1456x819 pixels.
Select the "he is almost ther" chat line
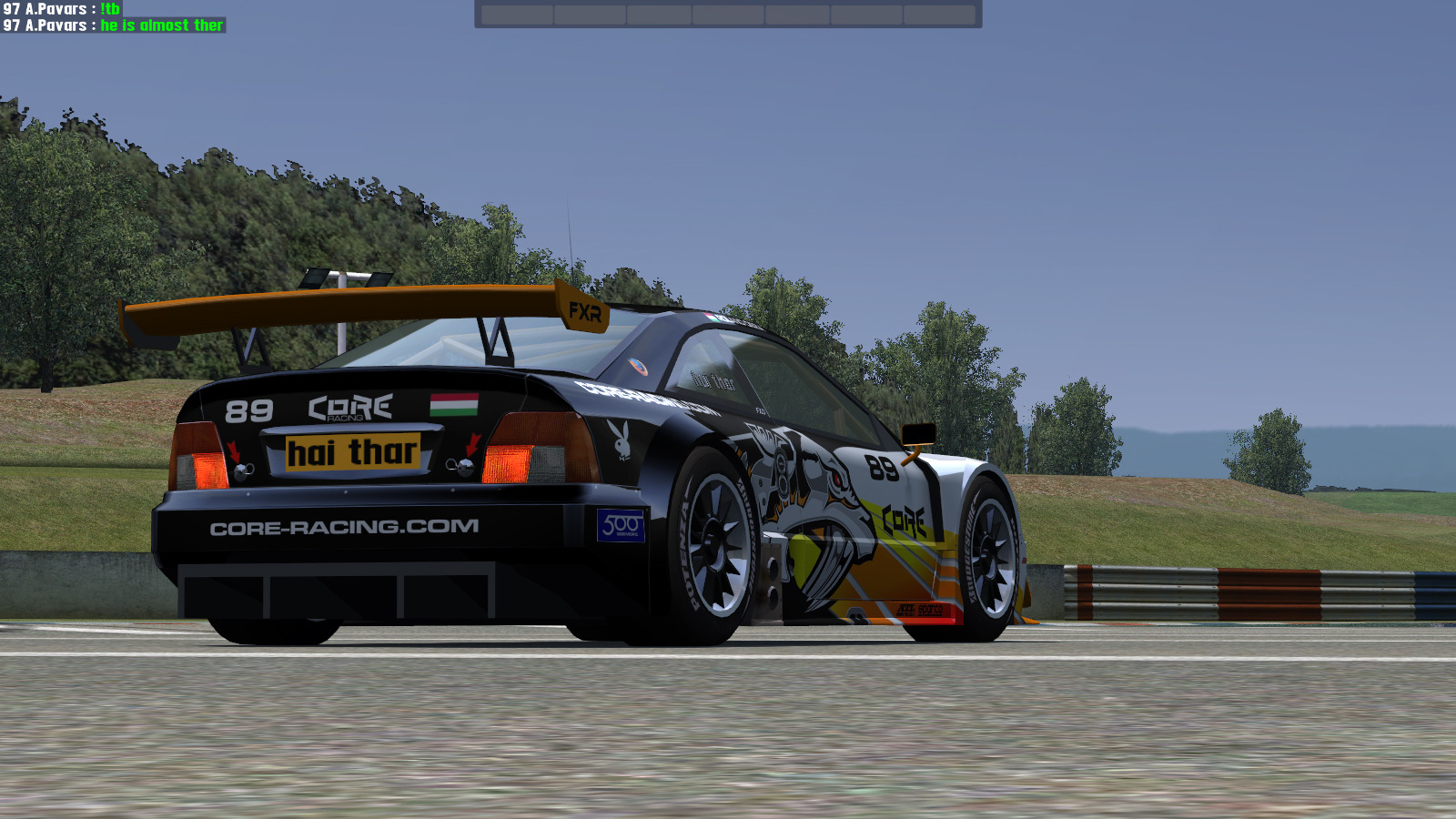161,25
